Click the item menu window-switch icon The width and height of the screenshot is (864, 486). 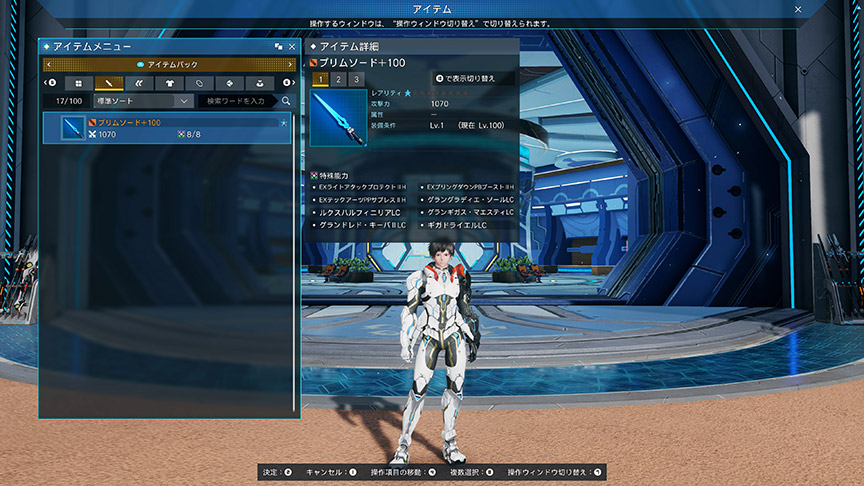pos(278,47)
